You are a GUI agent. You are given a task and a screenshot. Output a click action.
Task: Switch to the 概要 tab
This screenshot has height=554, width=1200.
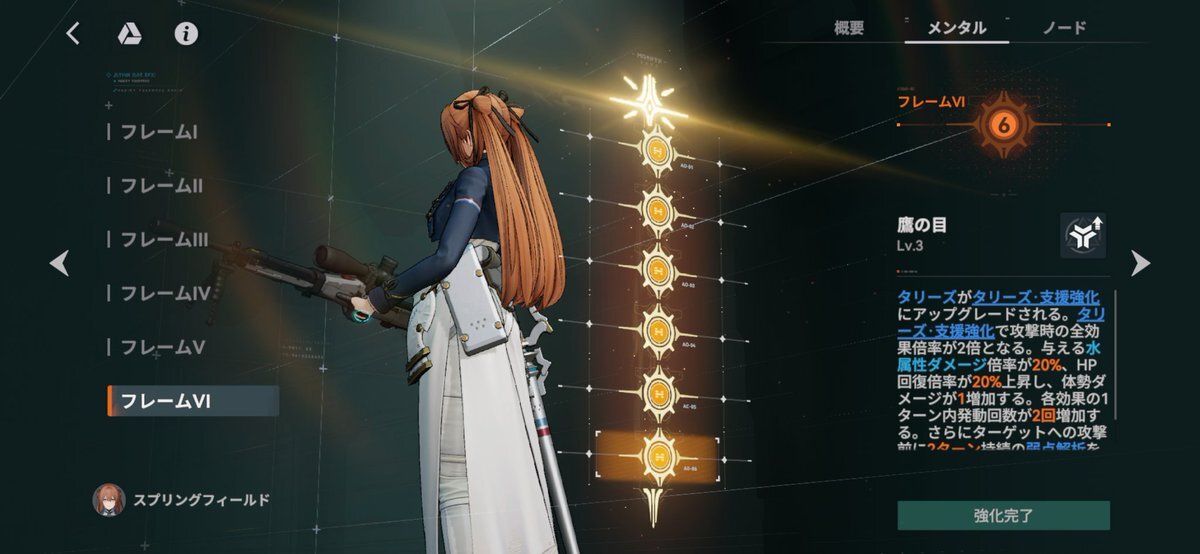pos(849,28)
